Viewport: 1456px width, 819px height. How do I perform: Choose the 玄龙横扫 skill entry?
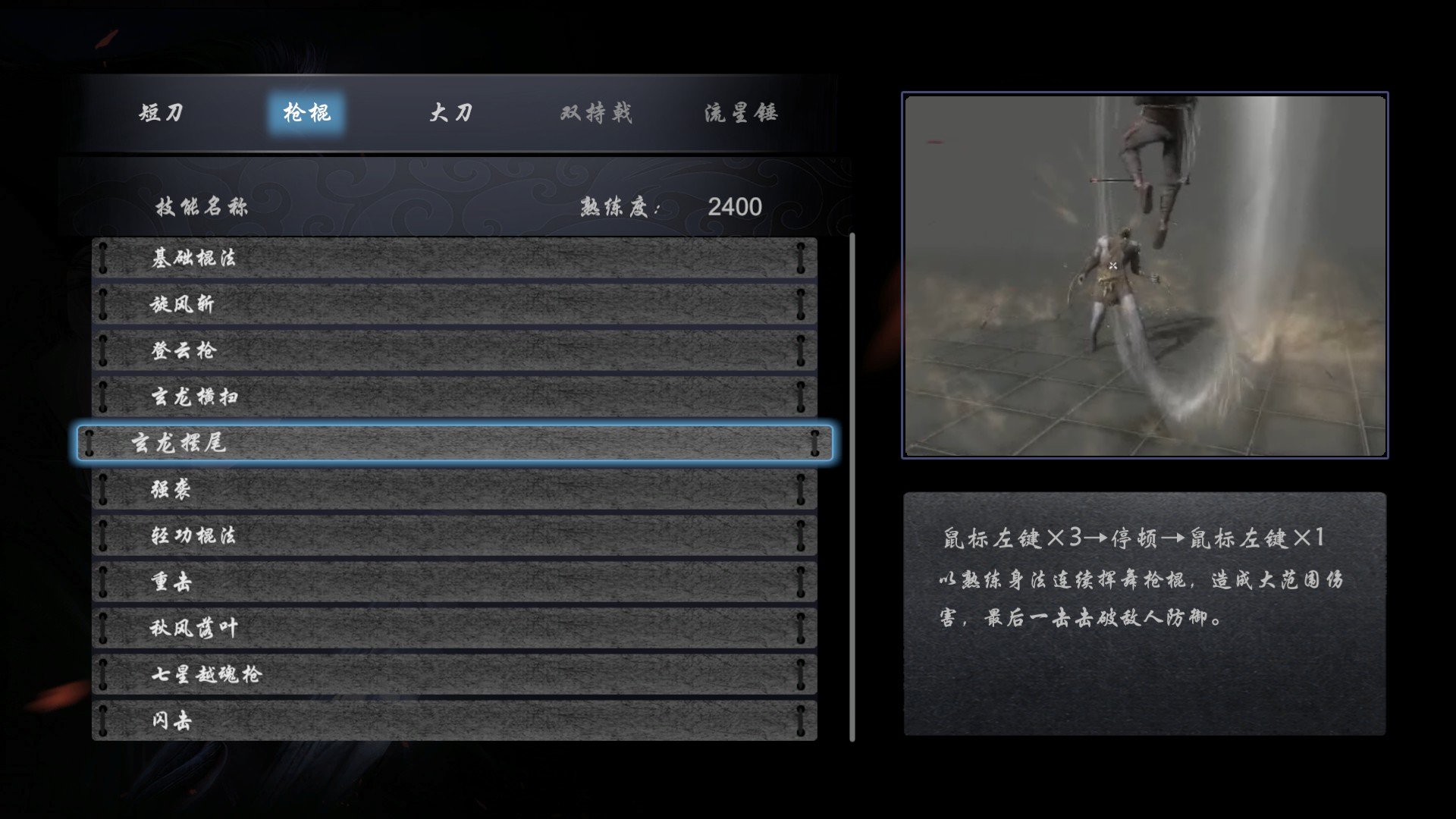click(455, 397)
